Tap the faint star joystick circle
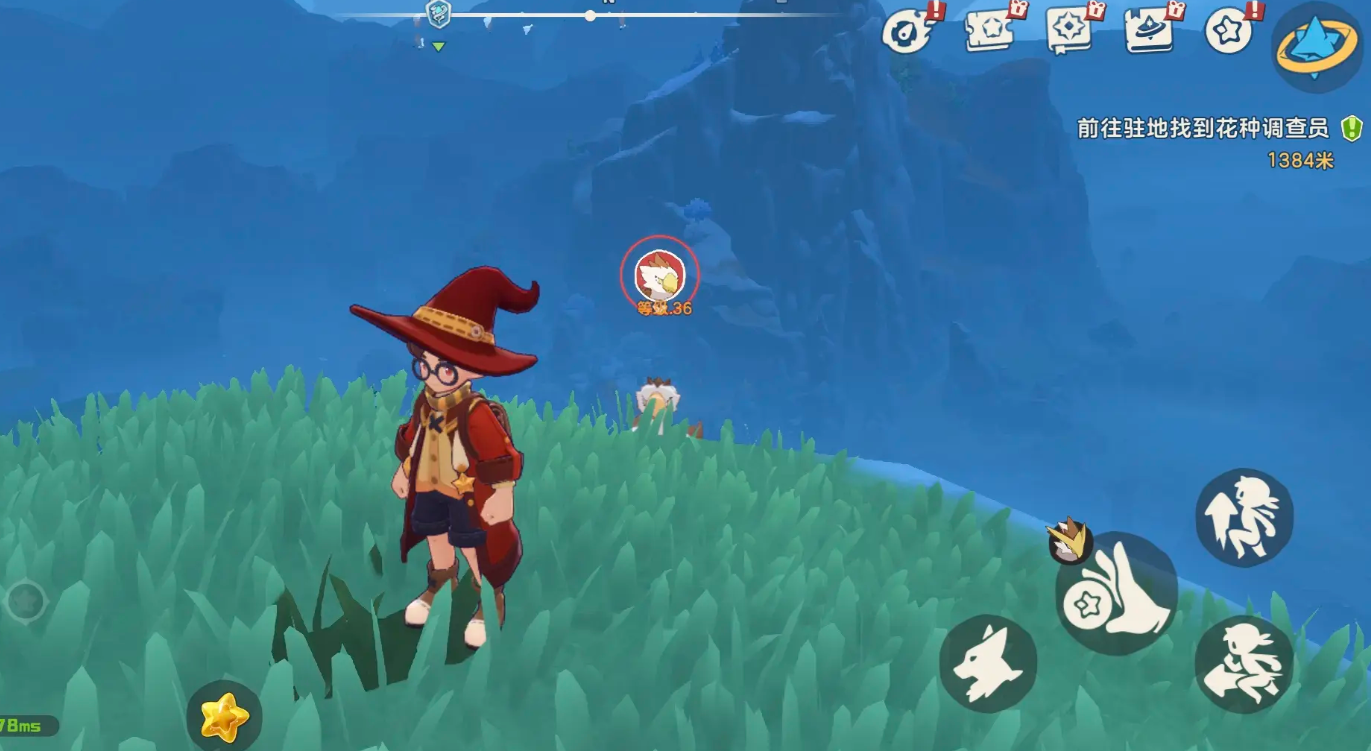Viewport: 1371px width, 751px height. pos(25,601)
